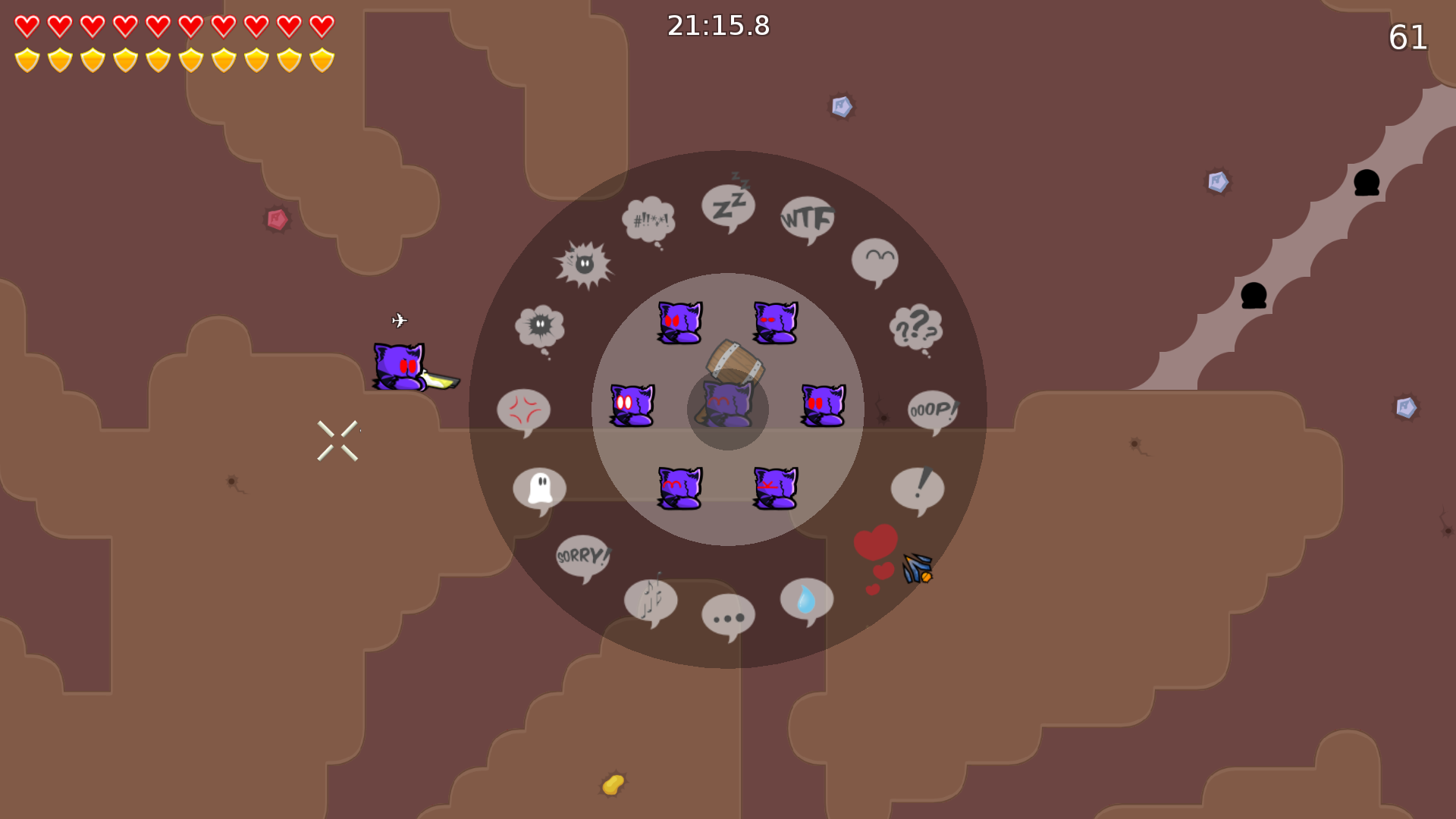Select the teardrop emote
This screenshot has height=819, width=1456.
coord(805,598)
